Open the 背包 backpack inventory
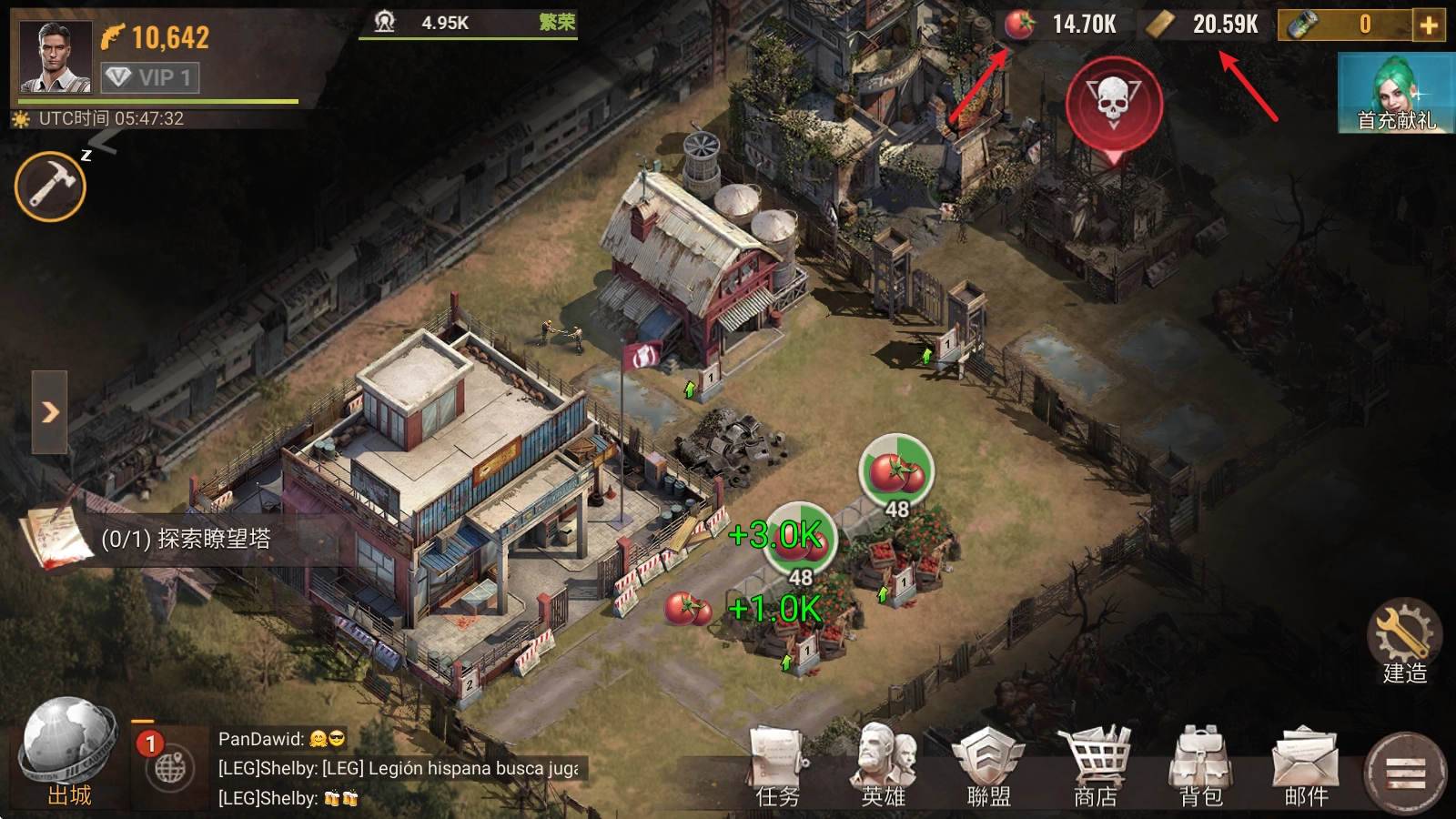 (x=1201, y=766)
